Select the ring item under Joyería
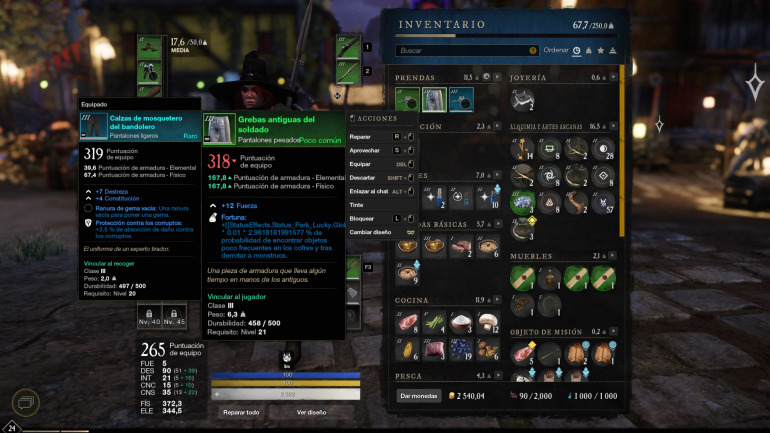The height and width of the screenshot is (433, 770). [x=523, y=100]
